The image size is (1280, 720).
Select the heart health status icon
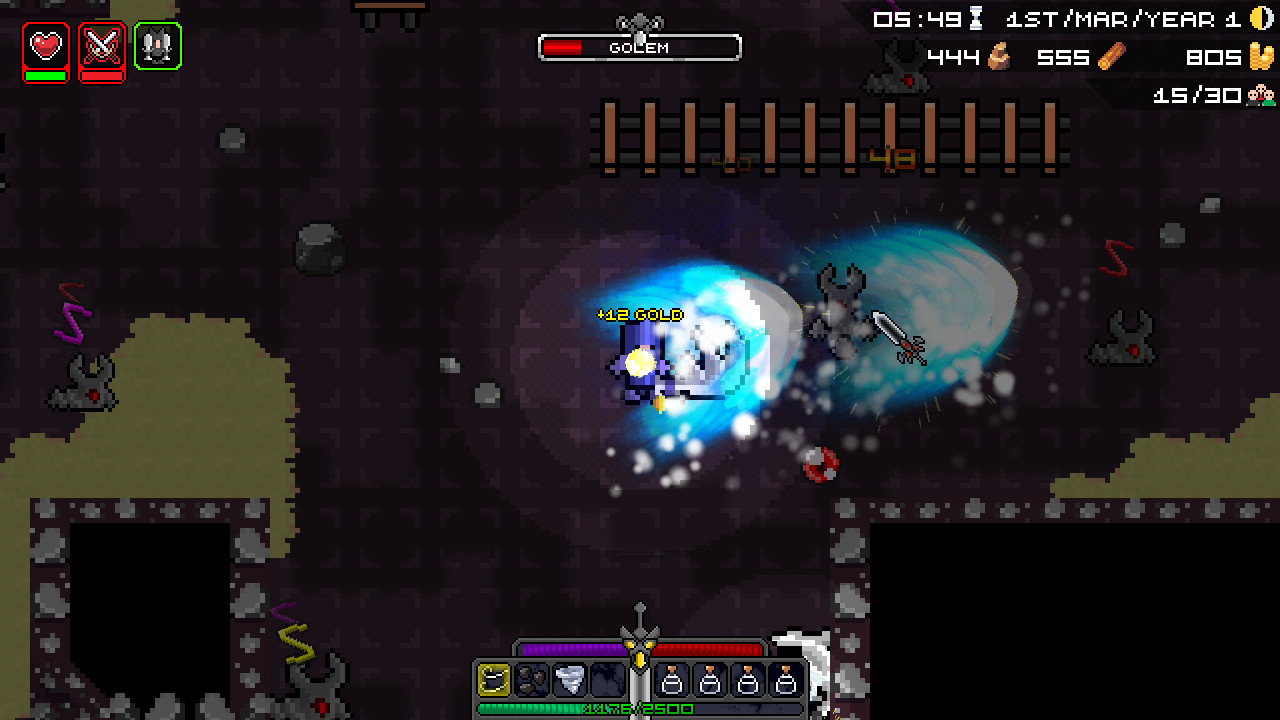coord(46,46)
